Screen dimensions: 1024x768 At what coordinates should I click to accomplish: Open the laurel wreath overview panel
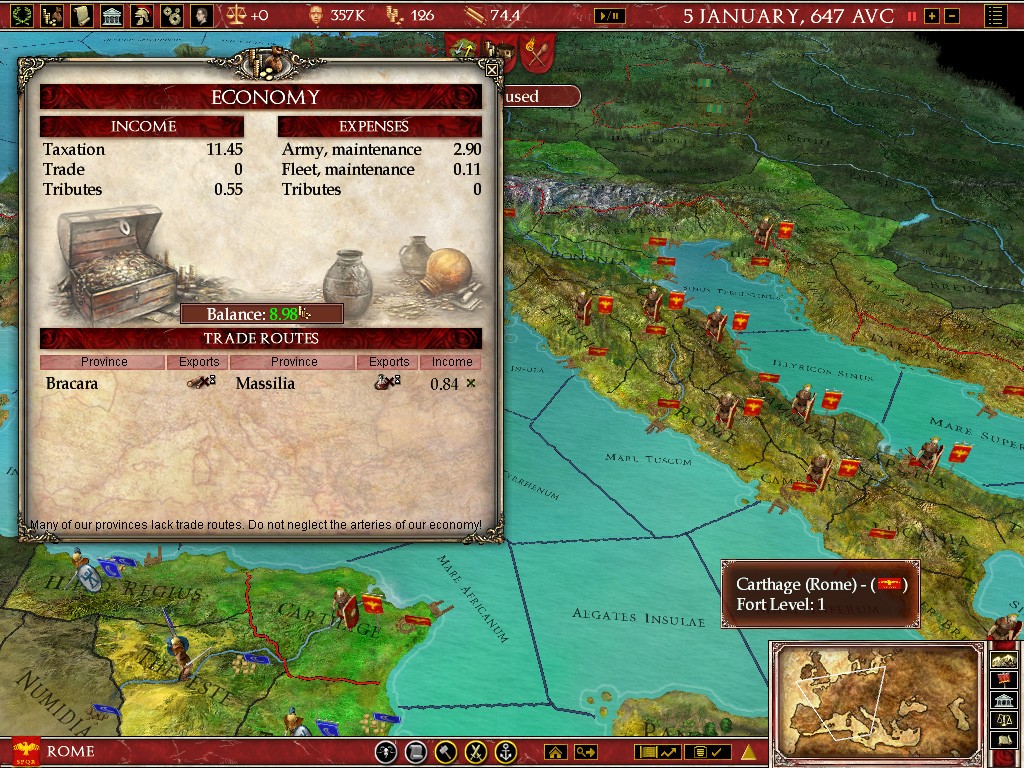22,15
